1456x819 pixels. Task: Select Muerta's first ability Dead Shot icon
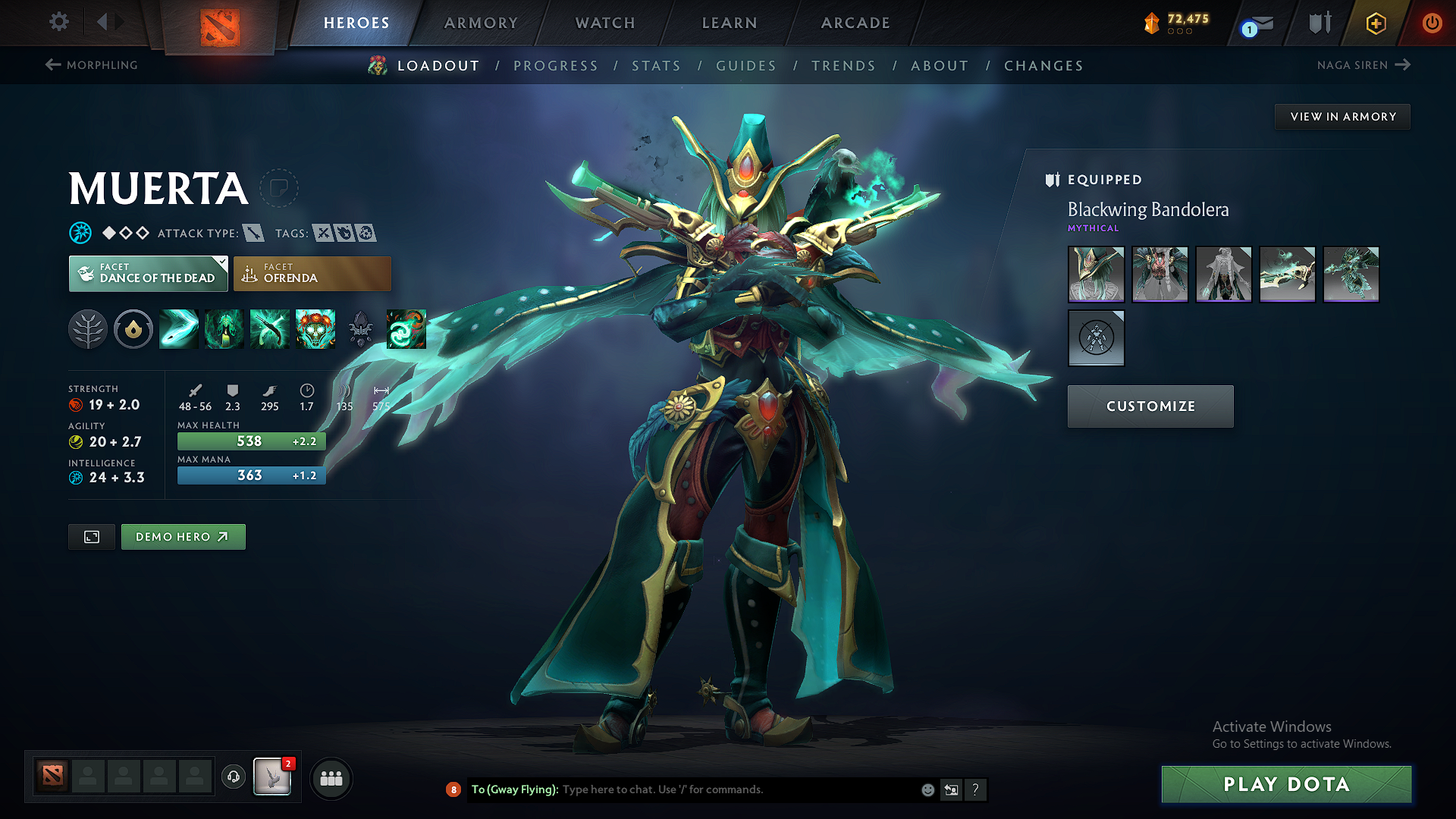(x=179, y=329)
